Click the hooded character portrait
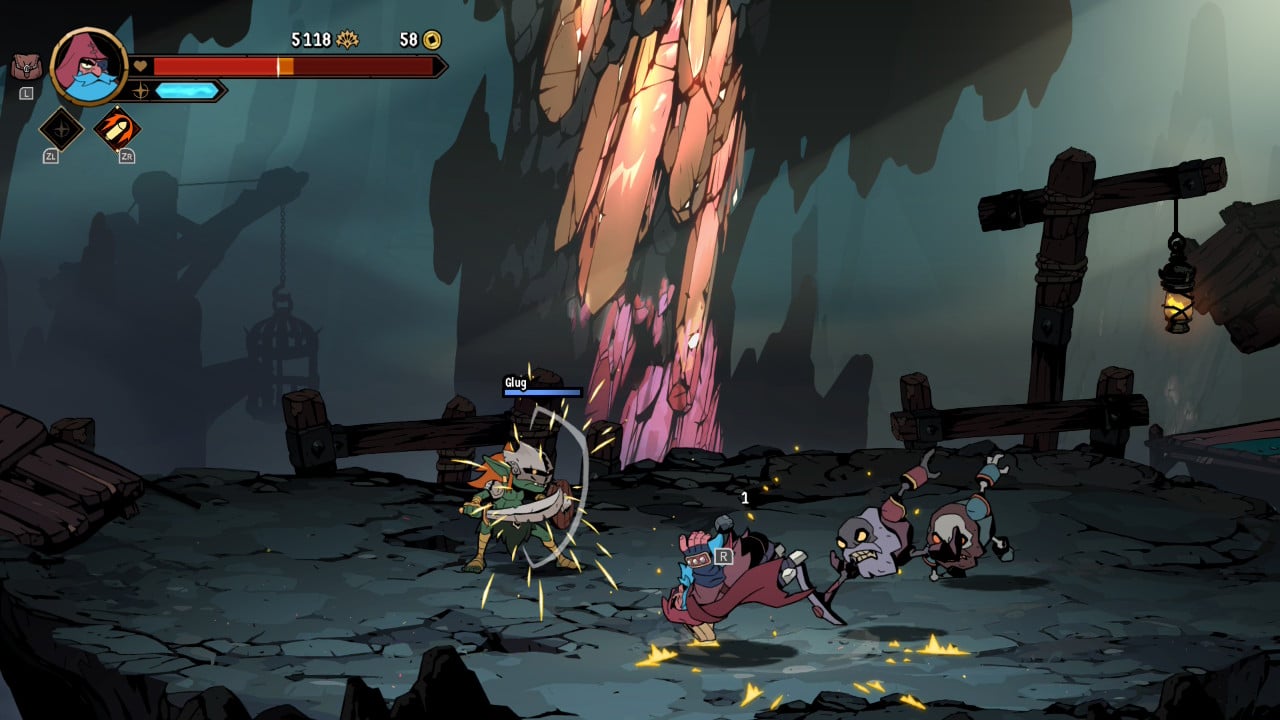The height and width of the screenshot is (720, 1280). point(88,66)
